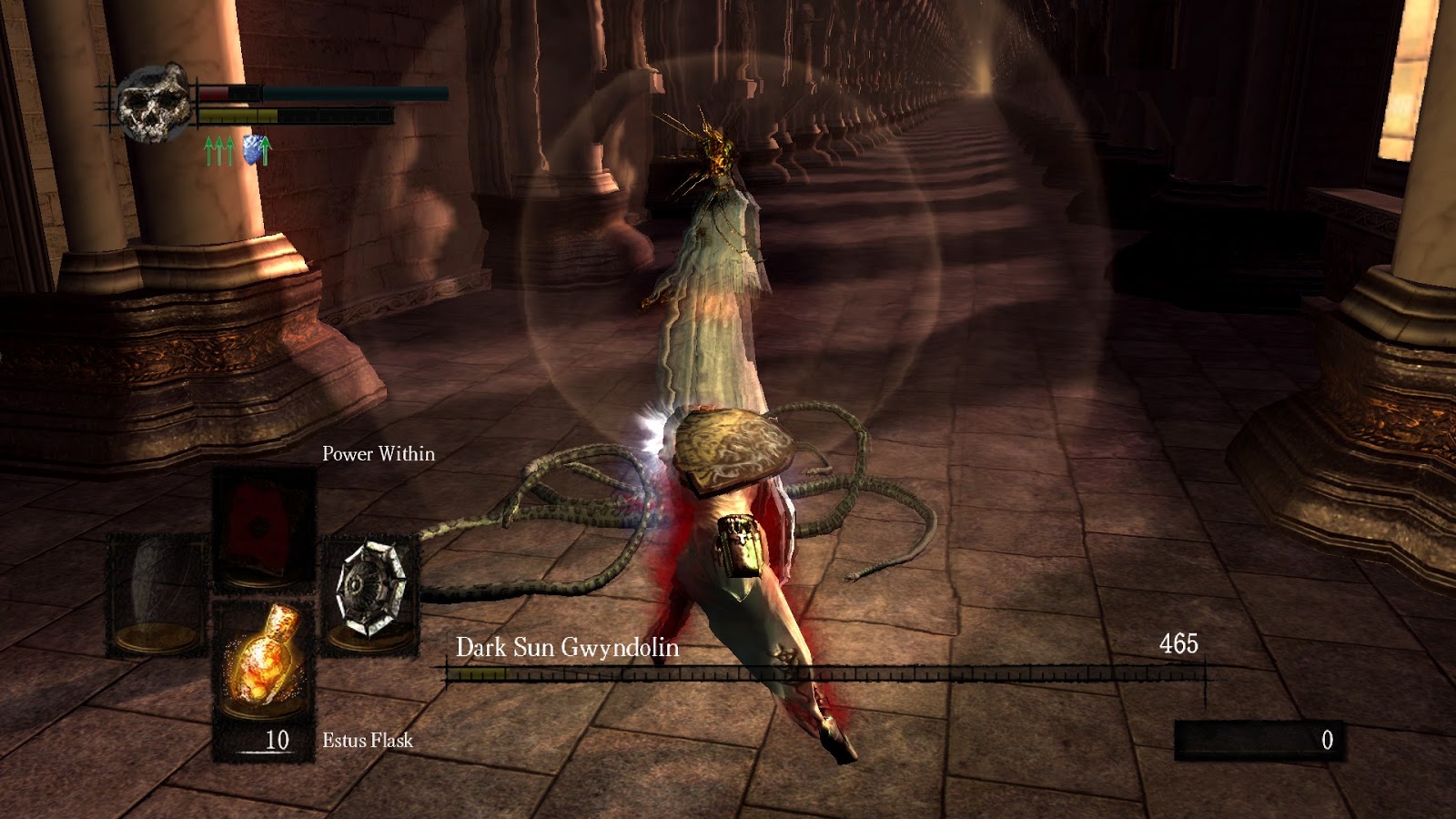1456x819 pixels.
Task: Click the right-hand pyromancy flame slot
Action: coord(370,592)
